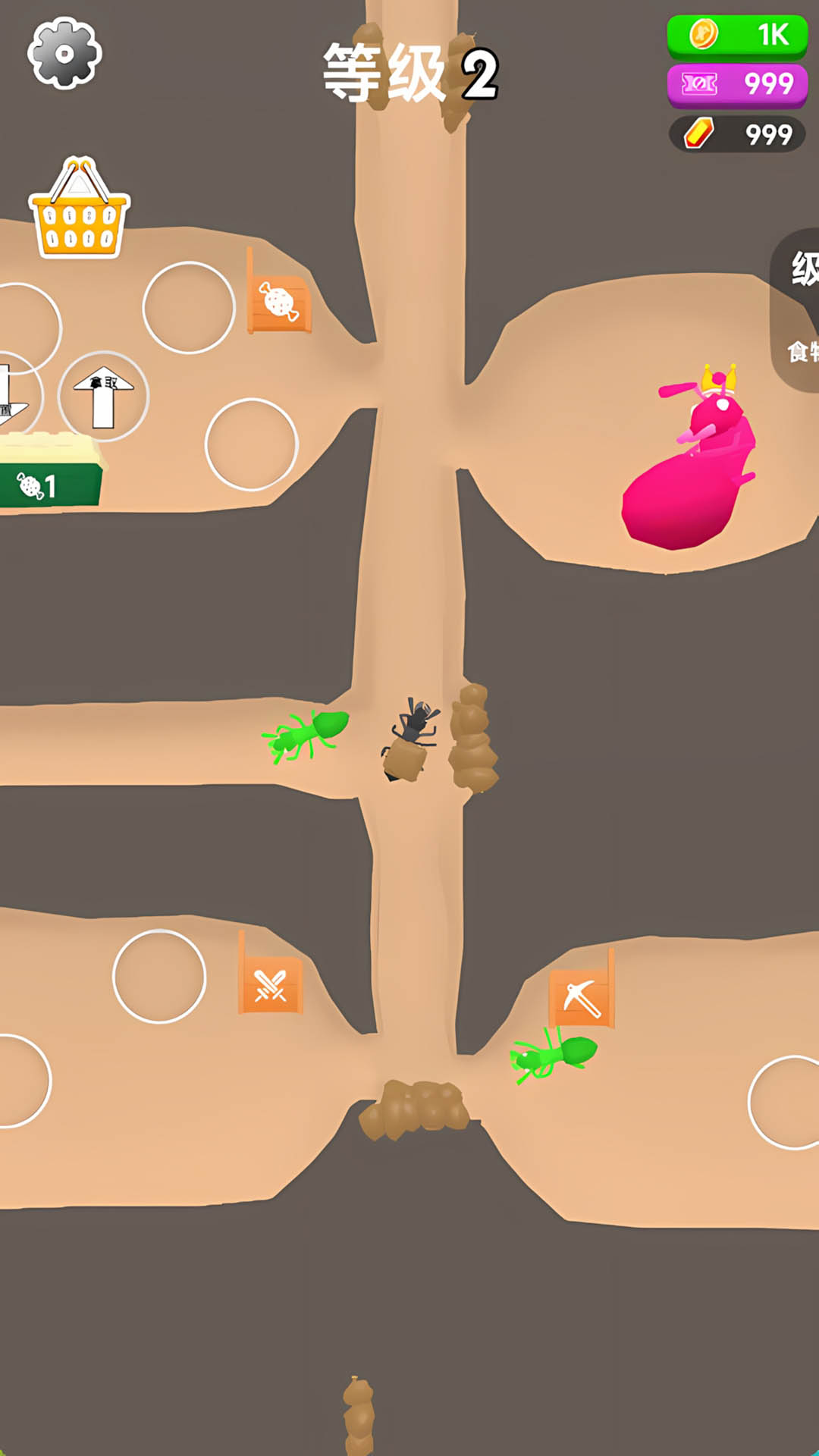Open the 级 food upgrade panel

click(x=798, y=309)
